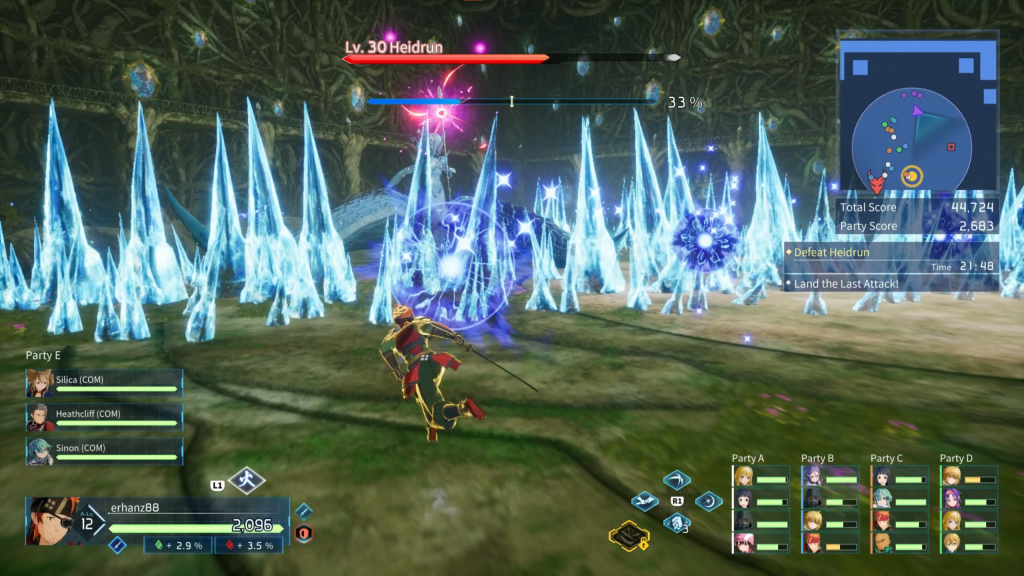The image size is (1024, 576).
Task: Click the circular minimap
Action: click(910, 140)
